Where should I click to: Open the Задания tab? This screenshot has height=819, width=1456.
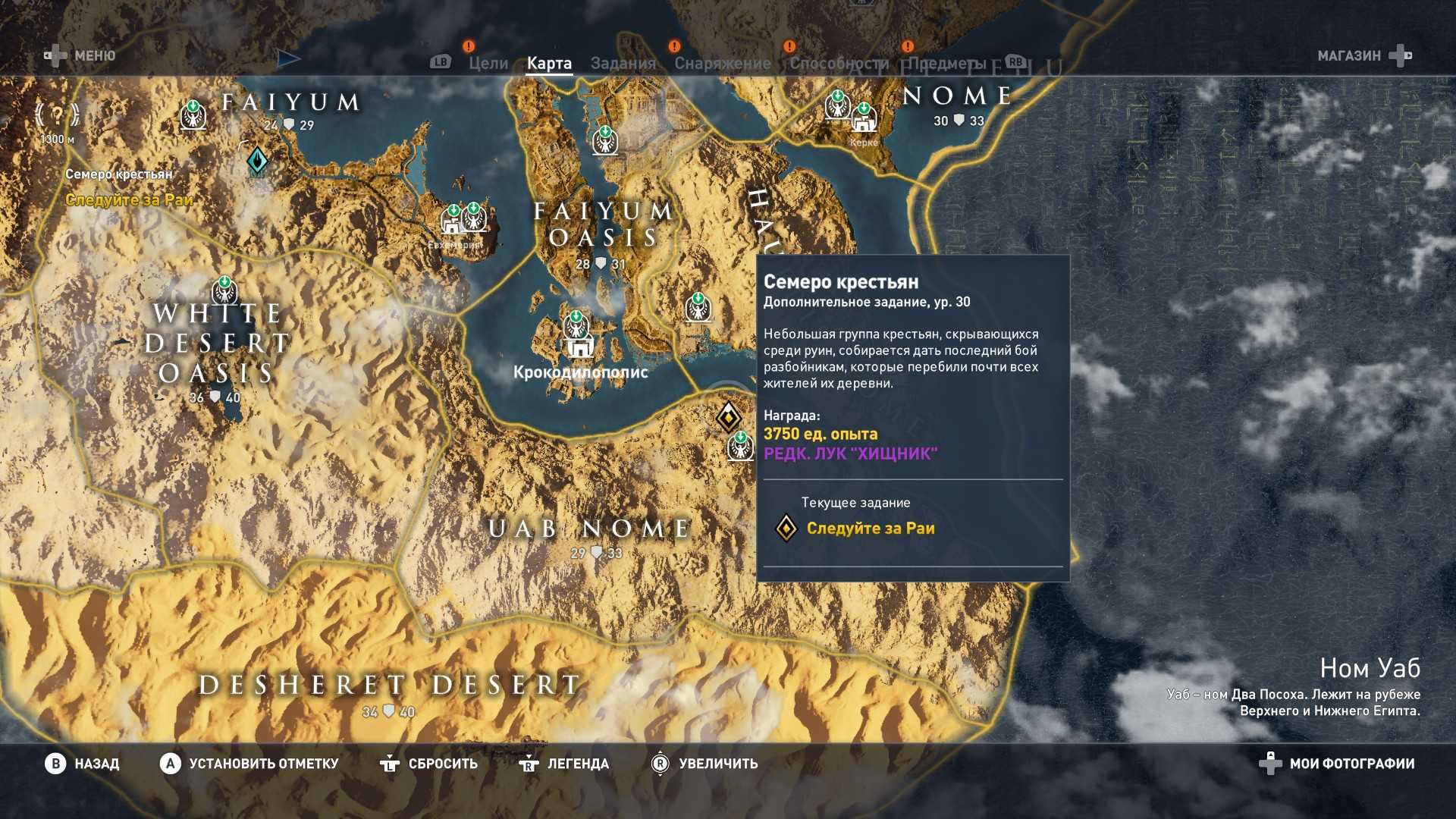(623, 64)
